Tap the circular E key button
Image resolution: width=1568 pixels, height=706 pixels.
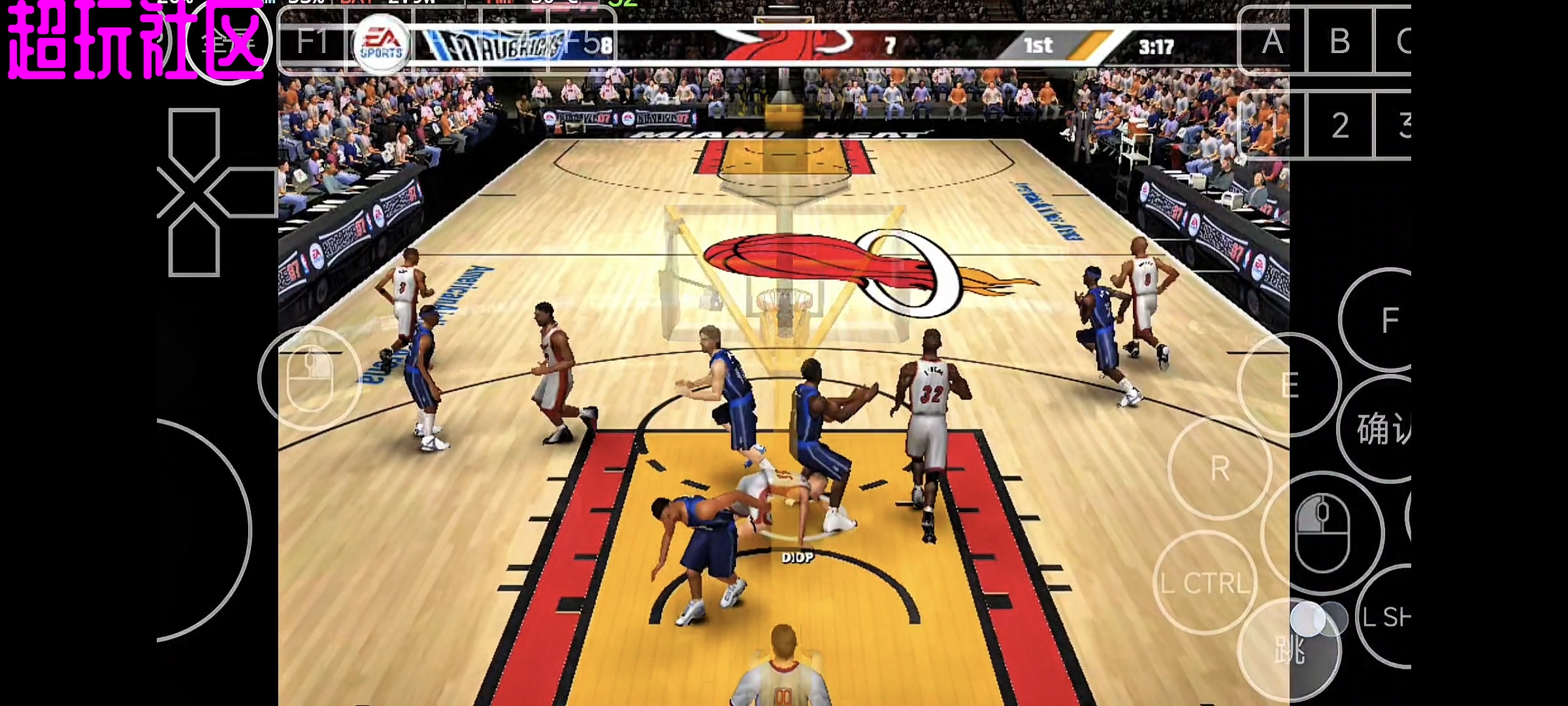click(1289, 384)
